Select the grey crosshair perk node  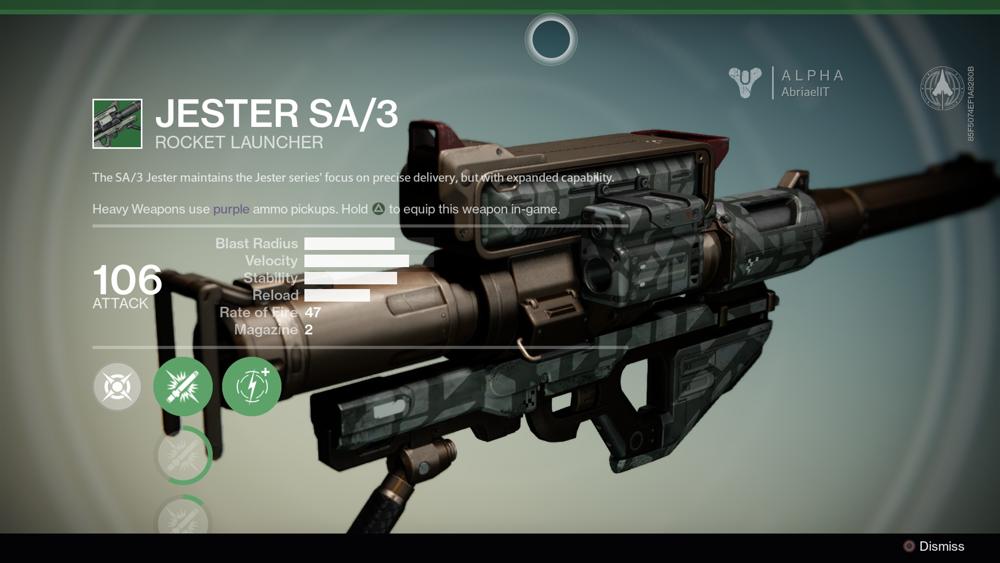coord(117,386)
